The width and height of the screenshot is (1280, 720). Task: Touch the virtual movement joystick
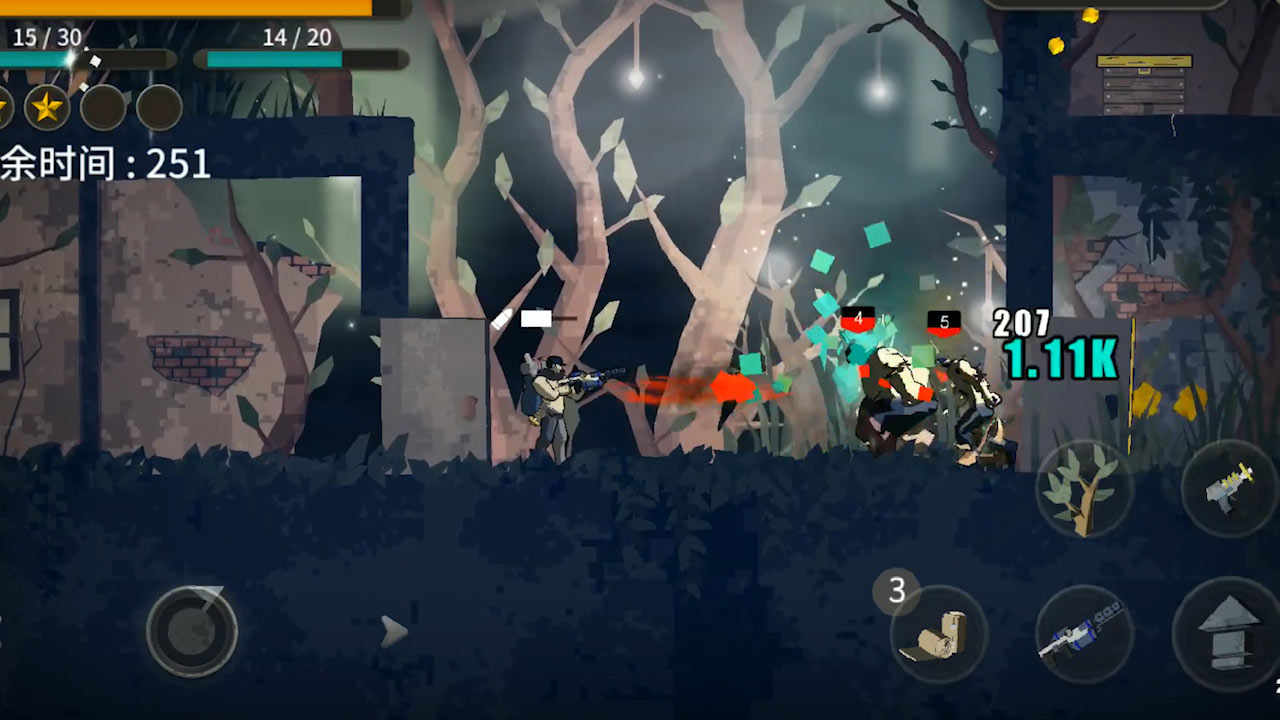(x=192, y=631)
